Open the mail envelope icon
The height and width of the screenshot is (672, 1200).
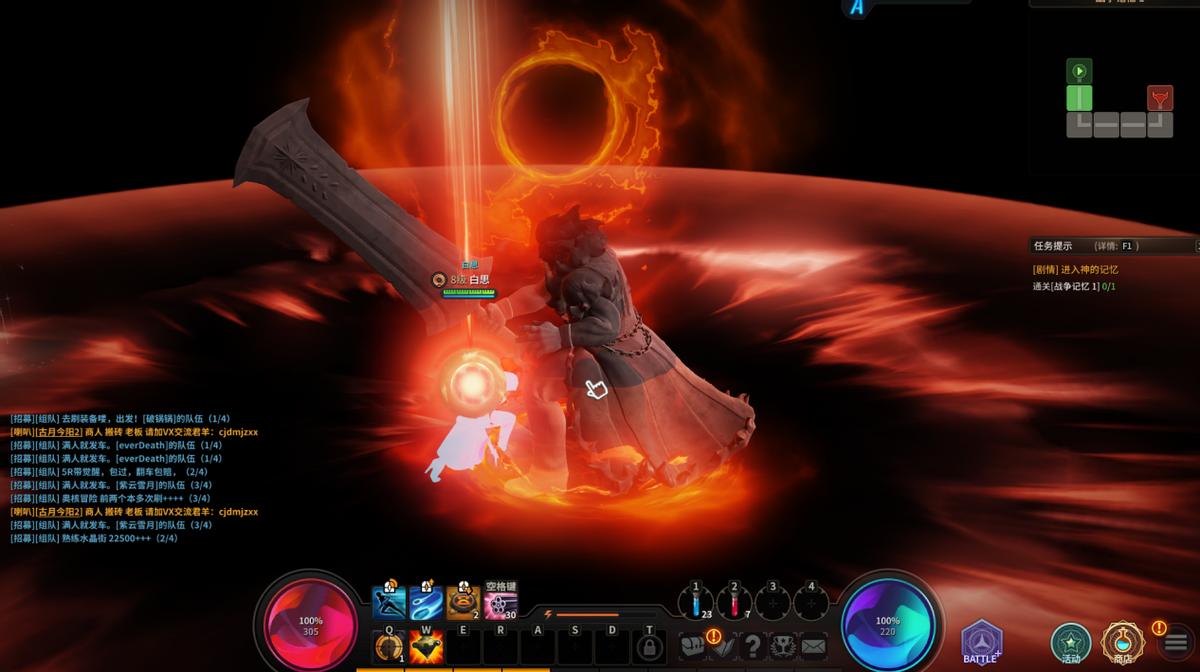814,646
